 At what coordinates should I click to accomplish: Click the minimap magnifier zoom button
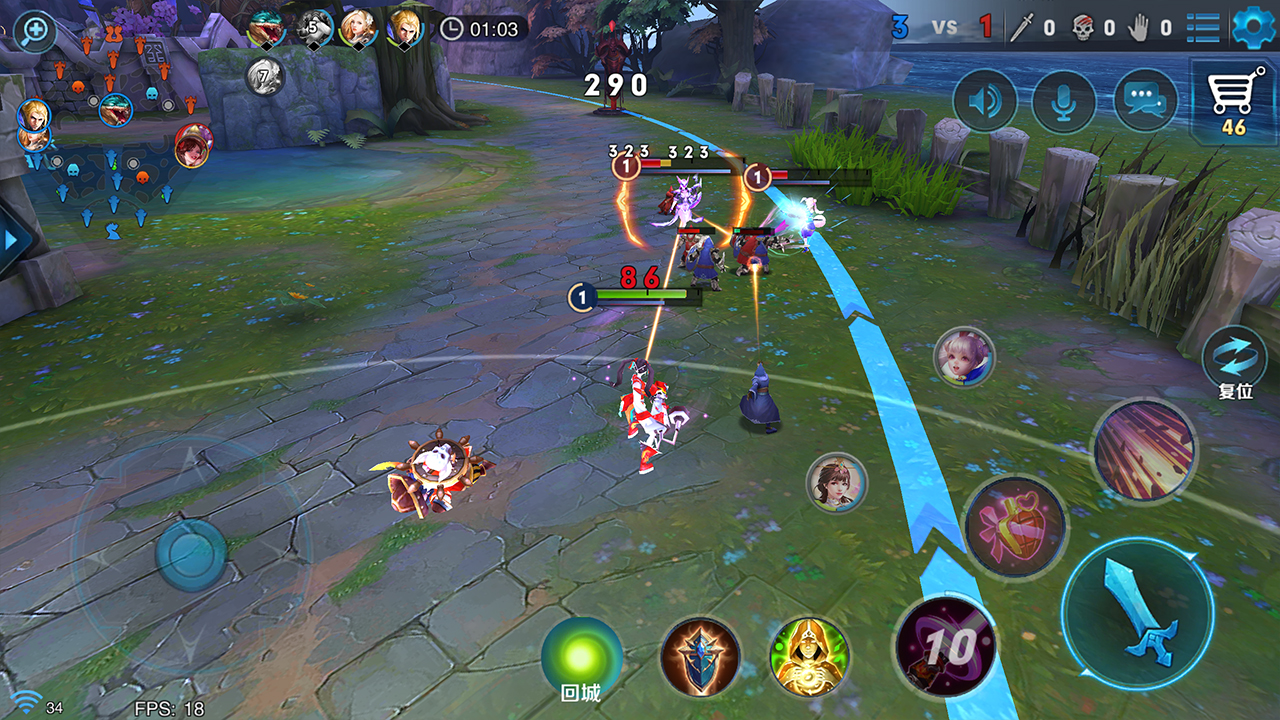pyautogui.click(x=35, y=30)
